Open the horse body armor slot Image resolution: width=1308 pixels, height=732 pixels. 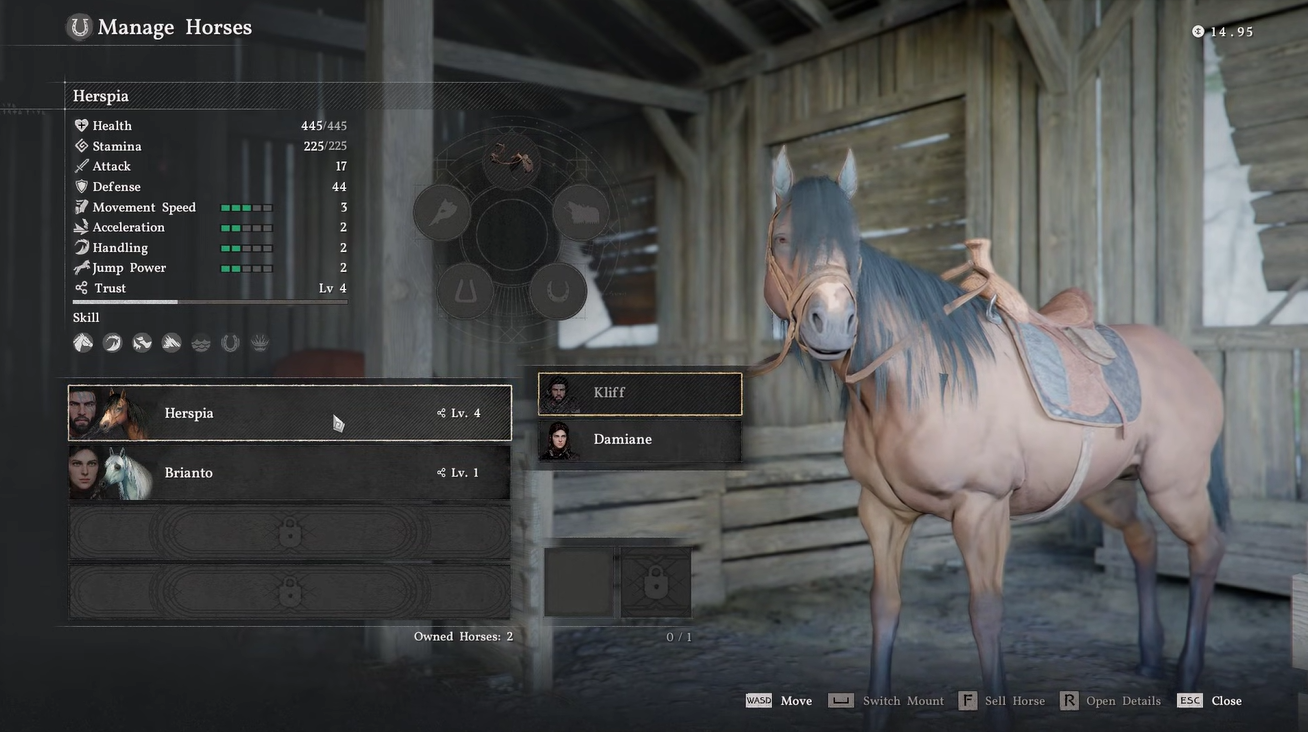(x=581, y=212)
